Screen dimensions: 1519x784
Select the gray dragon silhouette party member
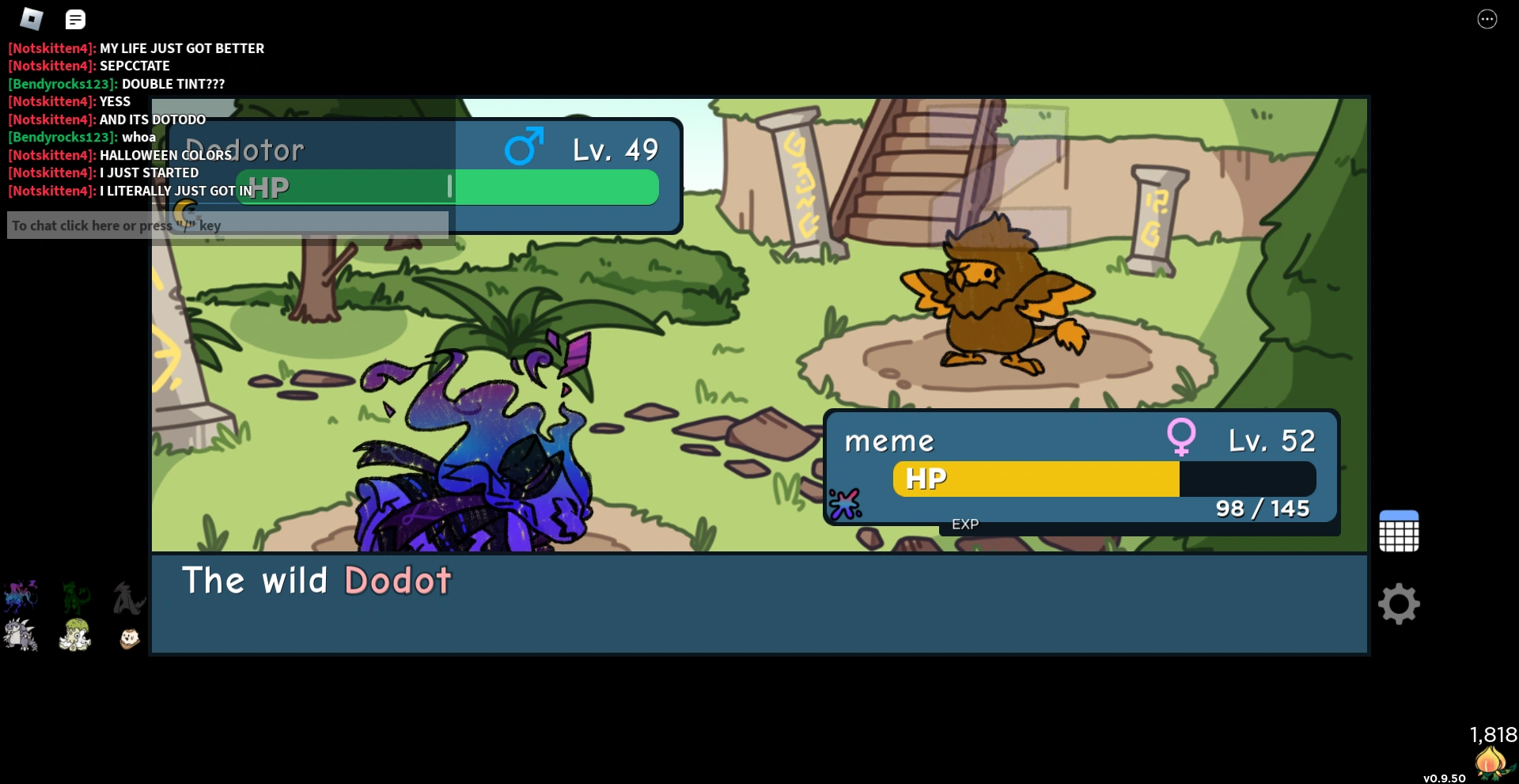pos(127,597)
